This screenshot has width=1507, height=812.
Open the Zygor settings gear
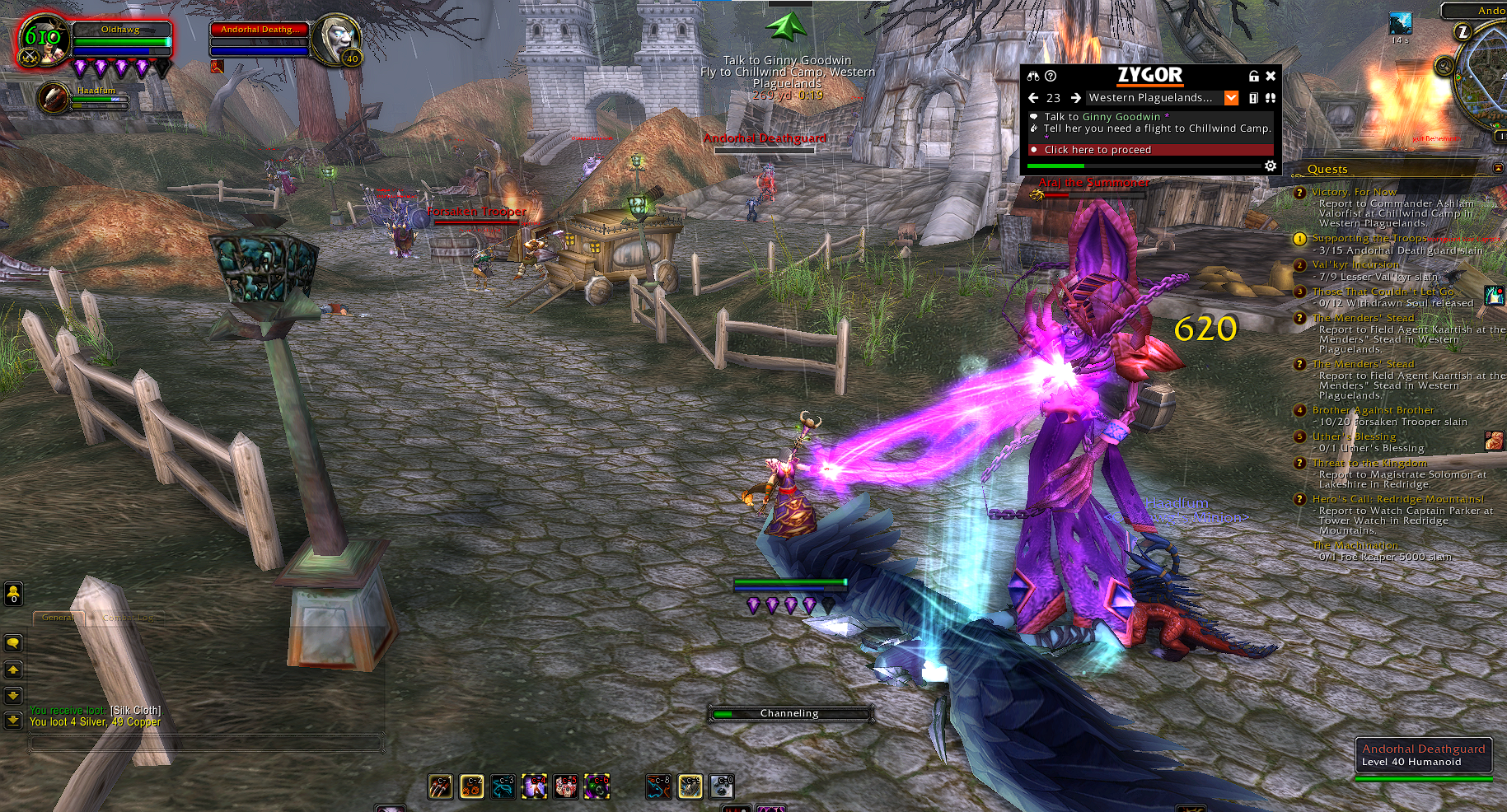point(1271,166)
